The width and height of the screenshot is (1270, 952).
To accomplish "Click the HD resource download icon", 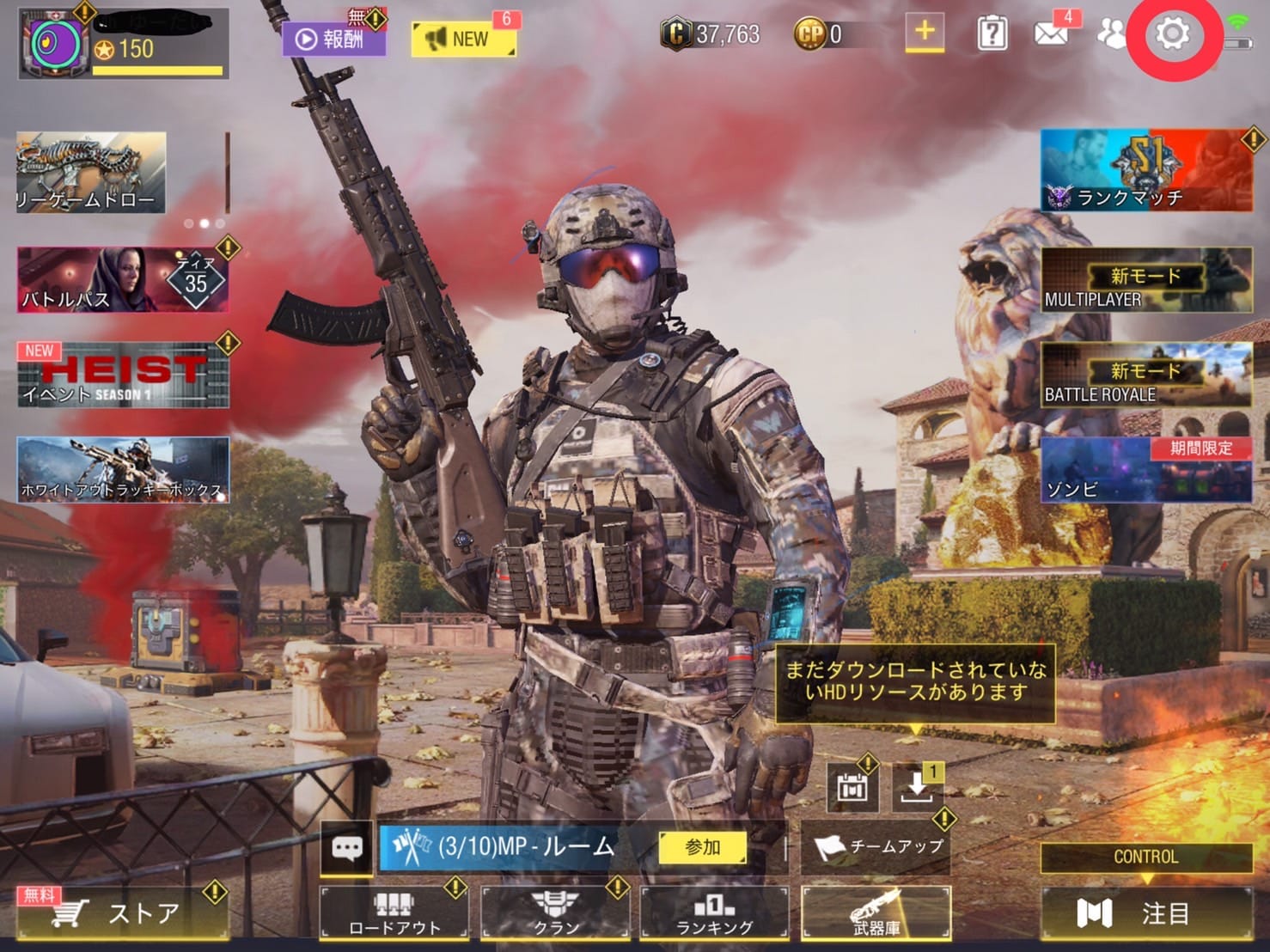I will (x=916, y=785).
